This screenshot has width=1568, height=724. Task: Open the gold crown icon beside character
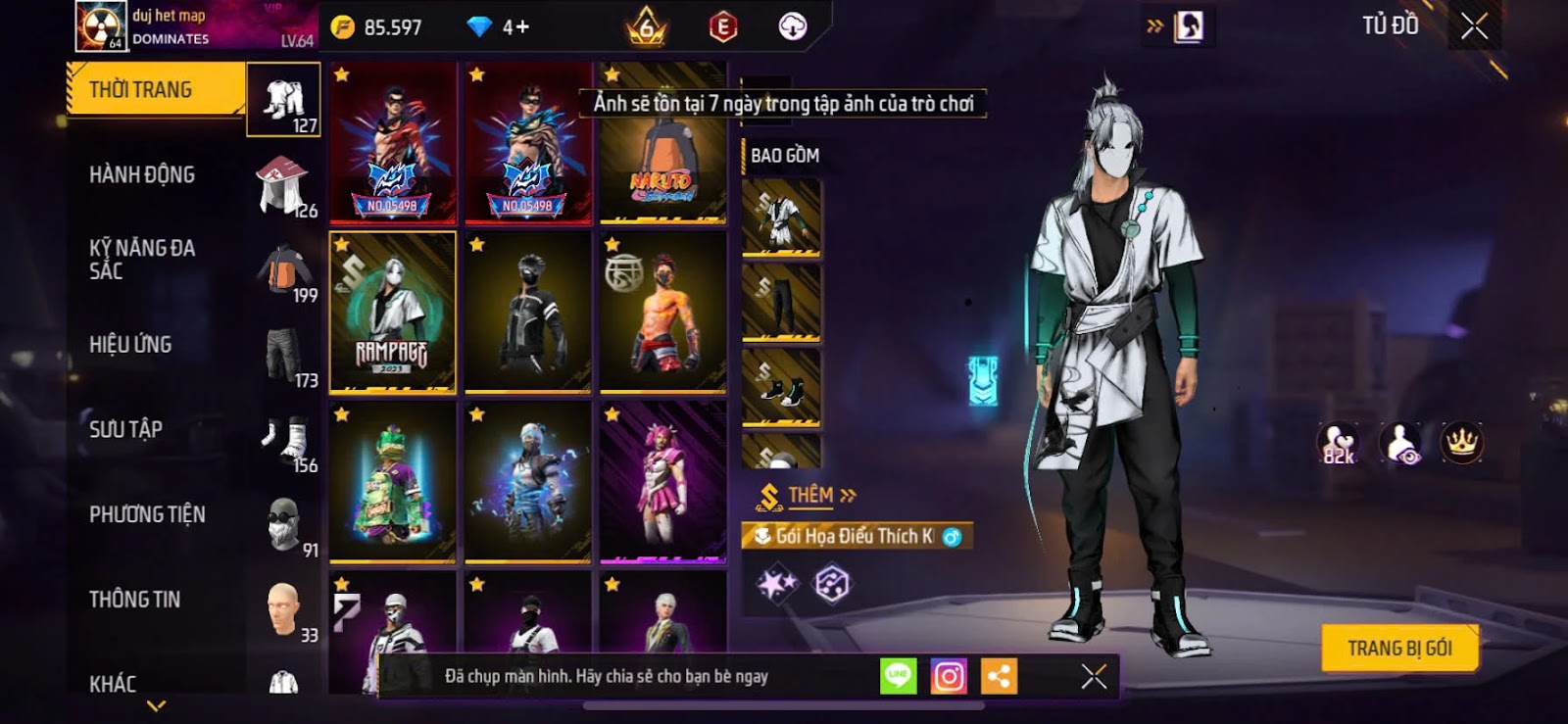click(1461, 443)
